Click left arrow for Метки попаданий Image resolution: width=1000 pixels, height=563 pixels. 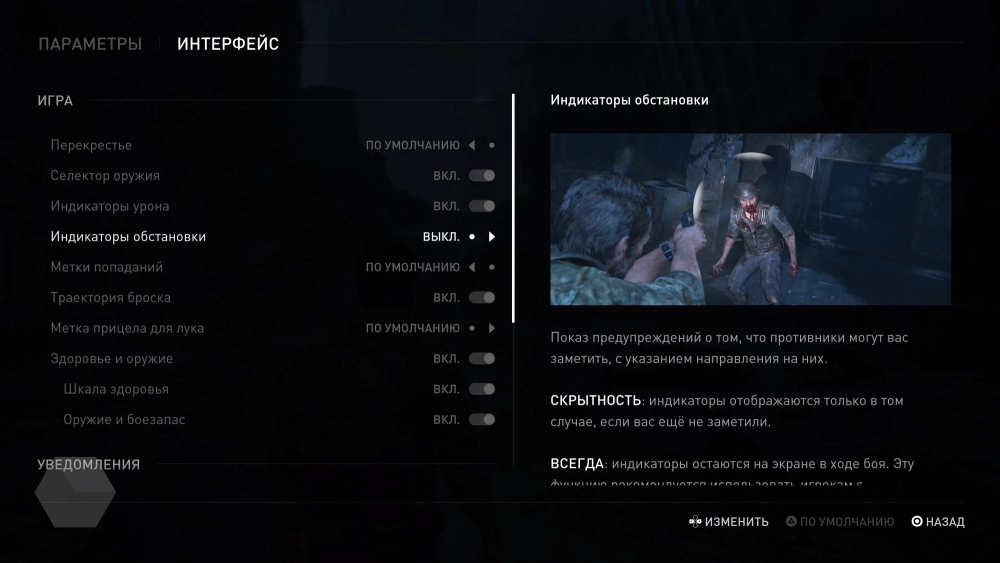coord(471,267)
